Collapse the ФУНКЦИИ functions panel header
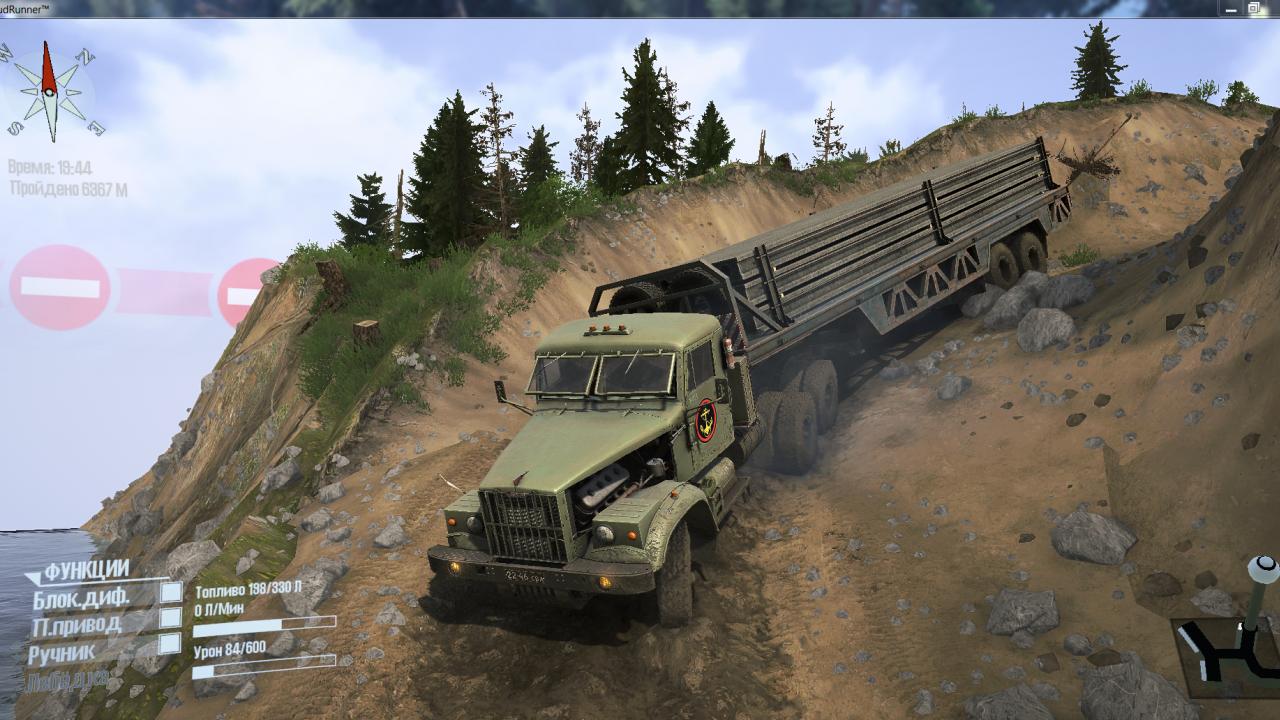 pyautogui.click(x=85, y=570)
